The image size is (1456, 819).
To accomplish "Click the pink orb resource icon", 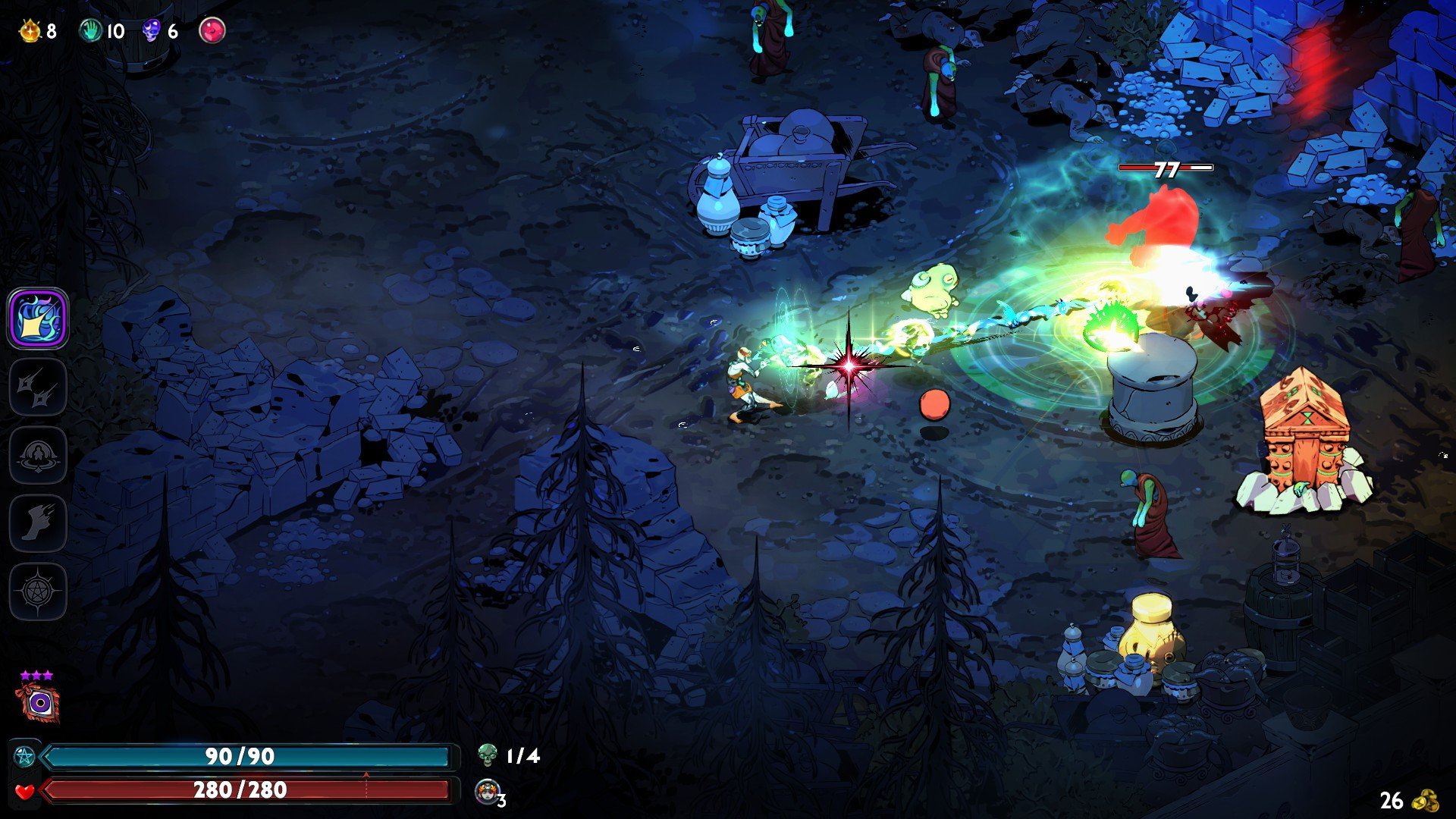I will (x=212, y=31).
